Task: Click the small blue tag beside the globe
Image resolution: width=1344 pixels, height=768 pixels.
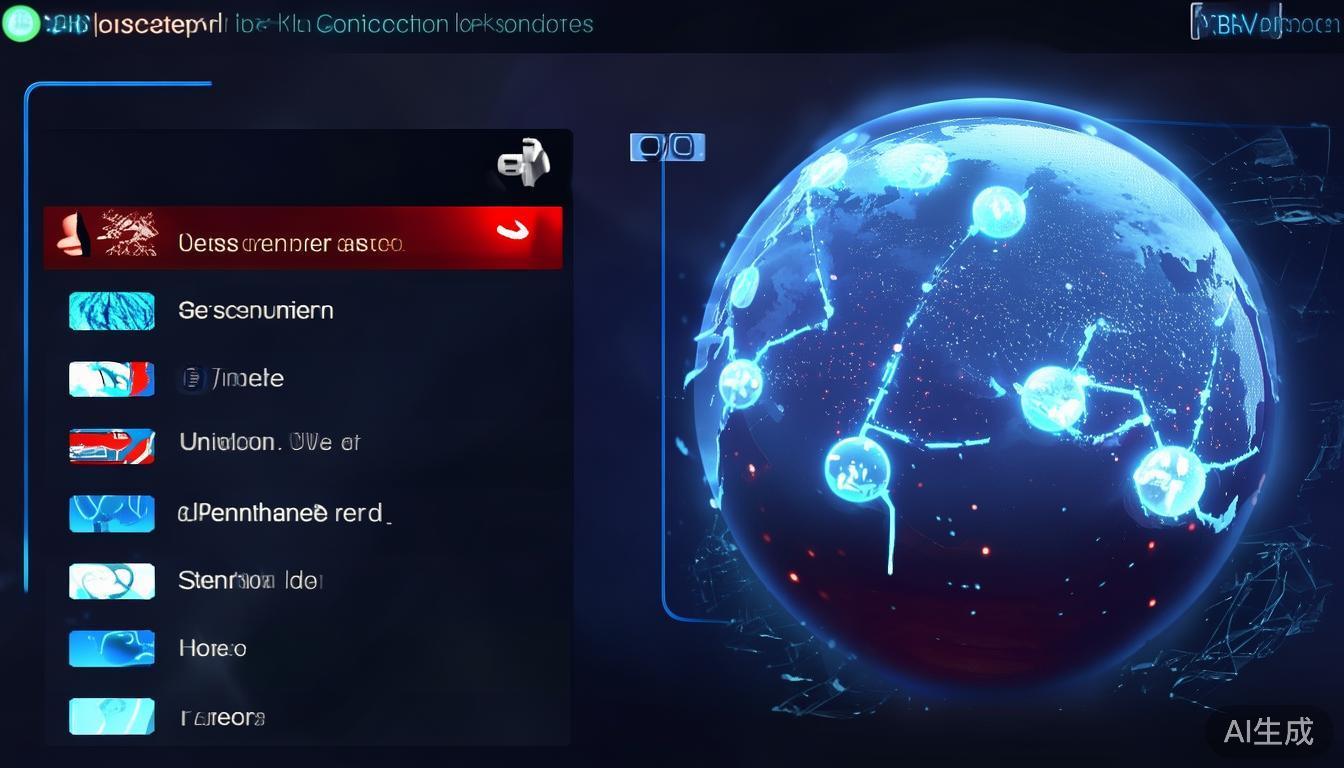Action: pos(667,148)
